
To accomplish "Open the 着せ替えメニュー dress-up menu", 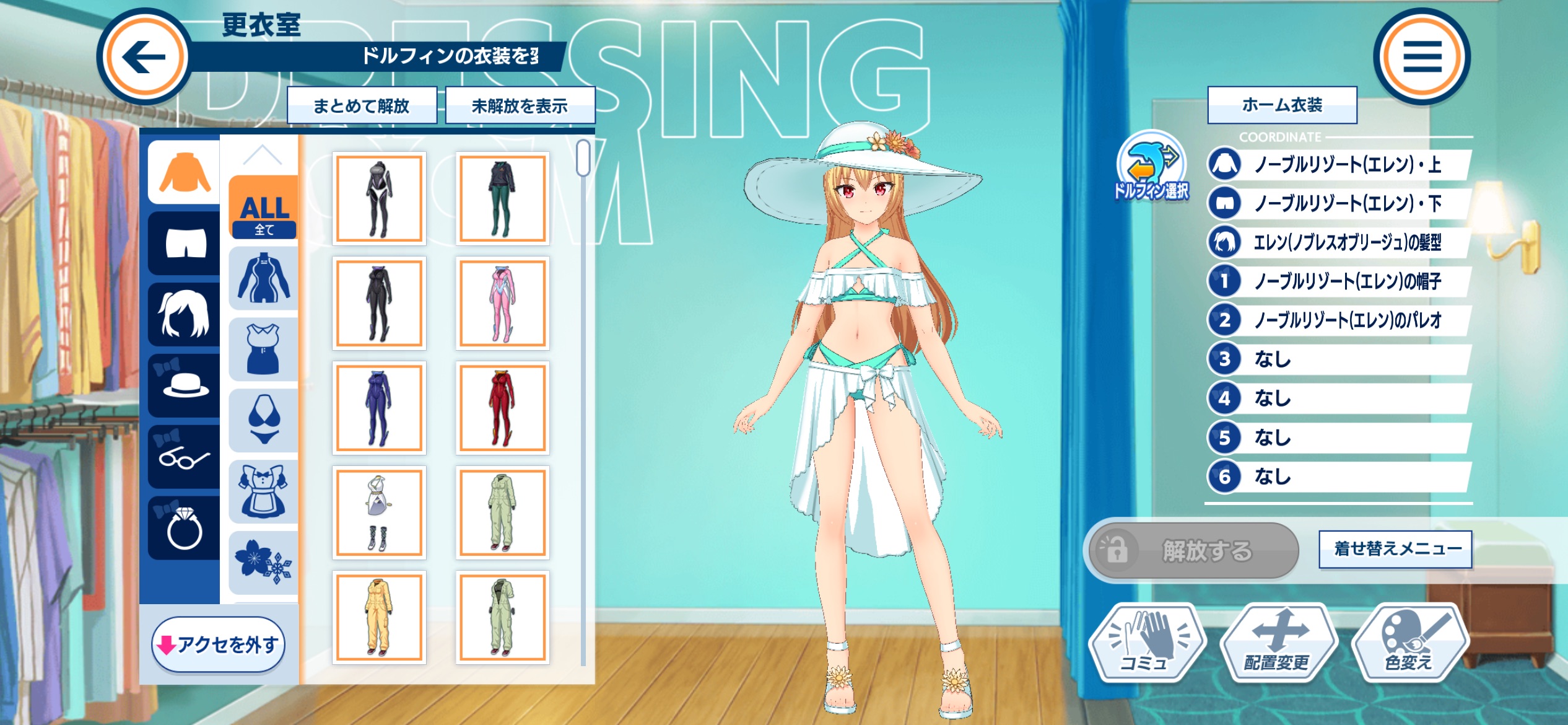I will pyautogui.click(x=1396, y=549).
